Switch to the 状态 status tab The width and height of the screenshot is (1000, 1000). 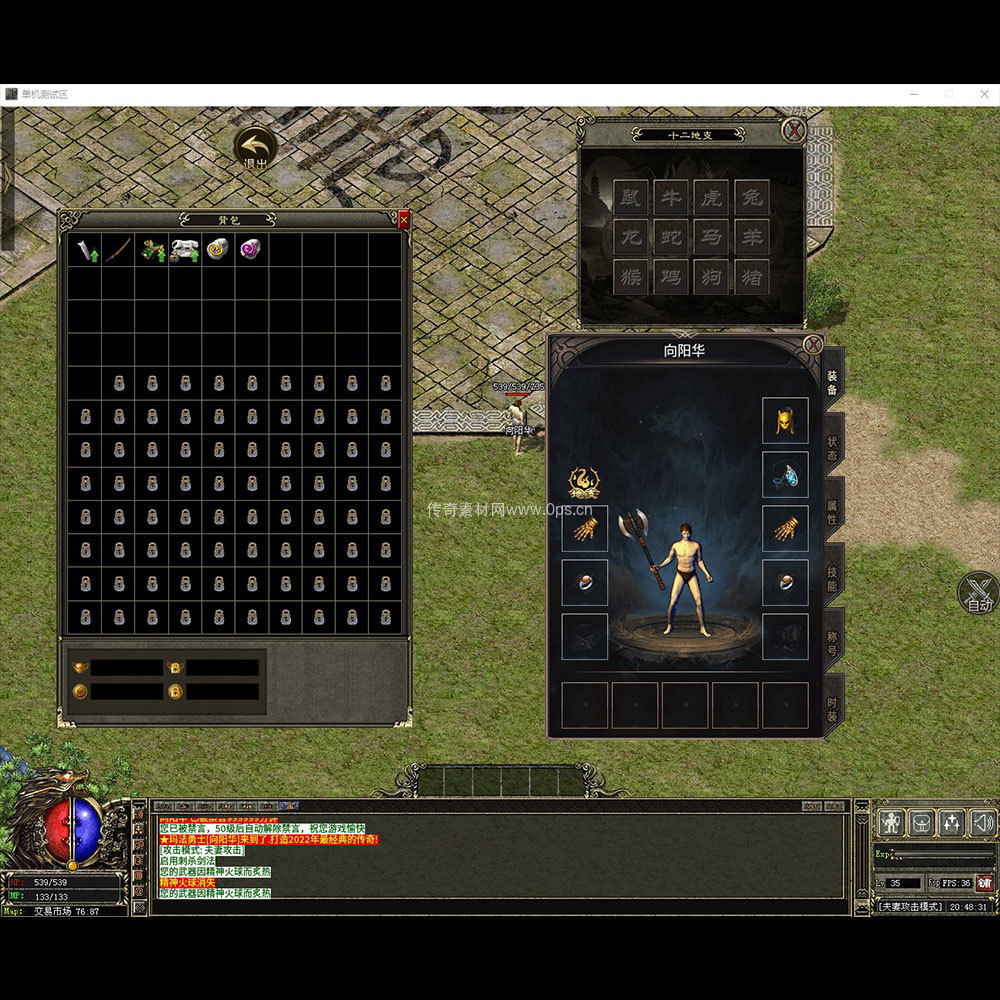point(832,447)
